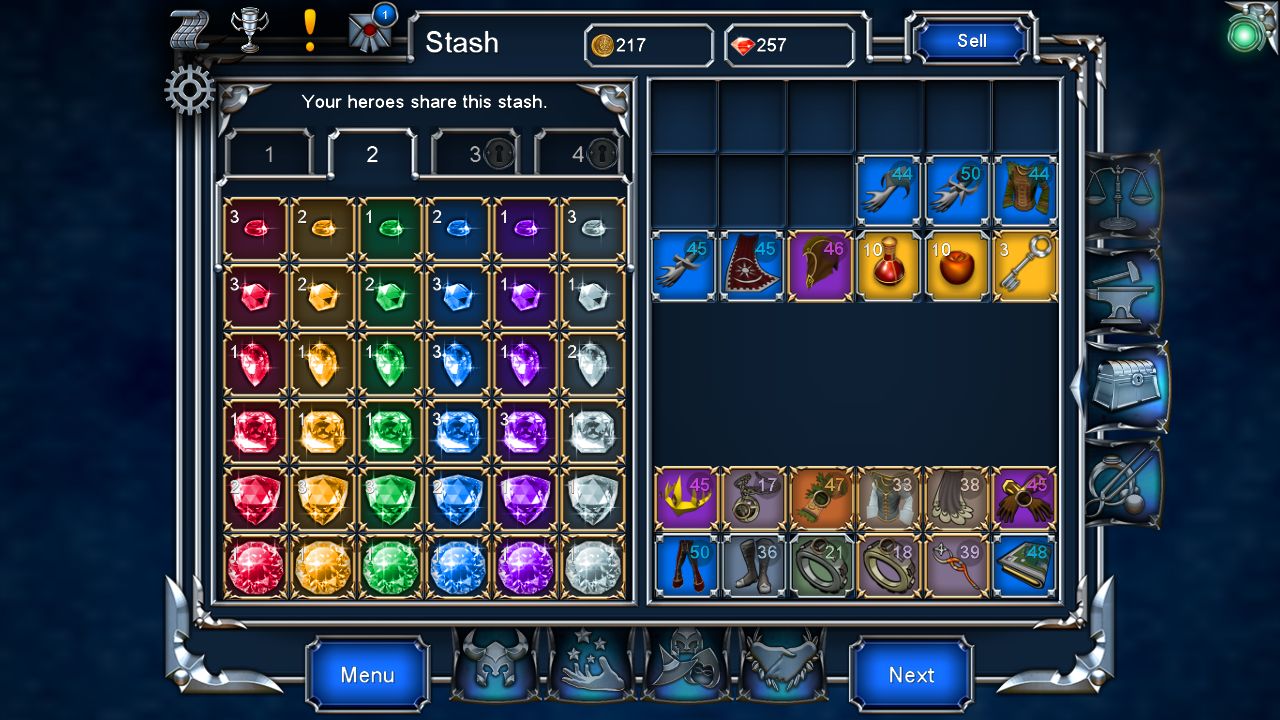The width and height of the screenshot is (1280, 720).
Task: Click the trophy achievements icon
Action: pyautogui.click(x=249, y=27)
